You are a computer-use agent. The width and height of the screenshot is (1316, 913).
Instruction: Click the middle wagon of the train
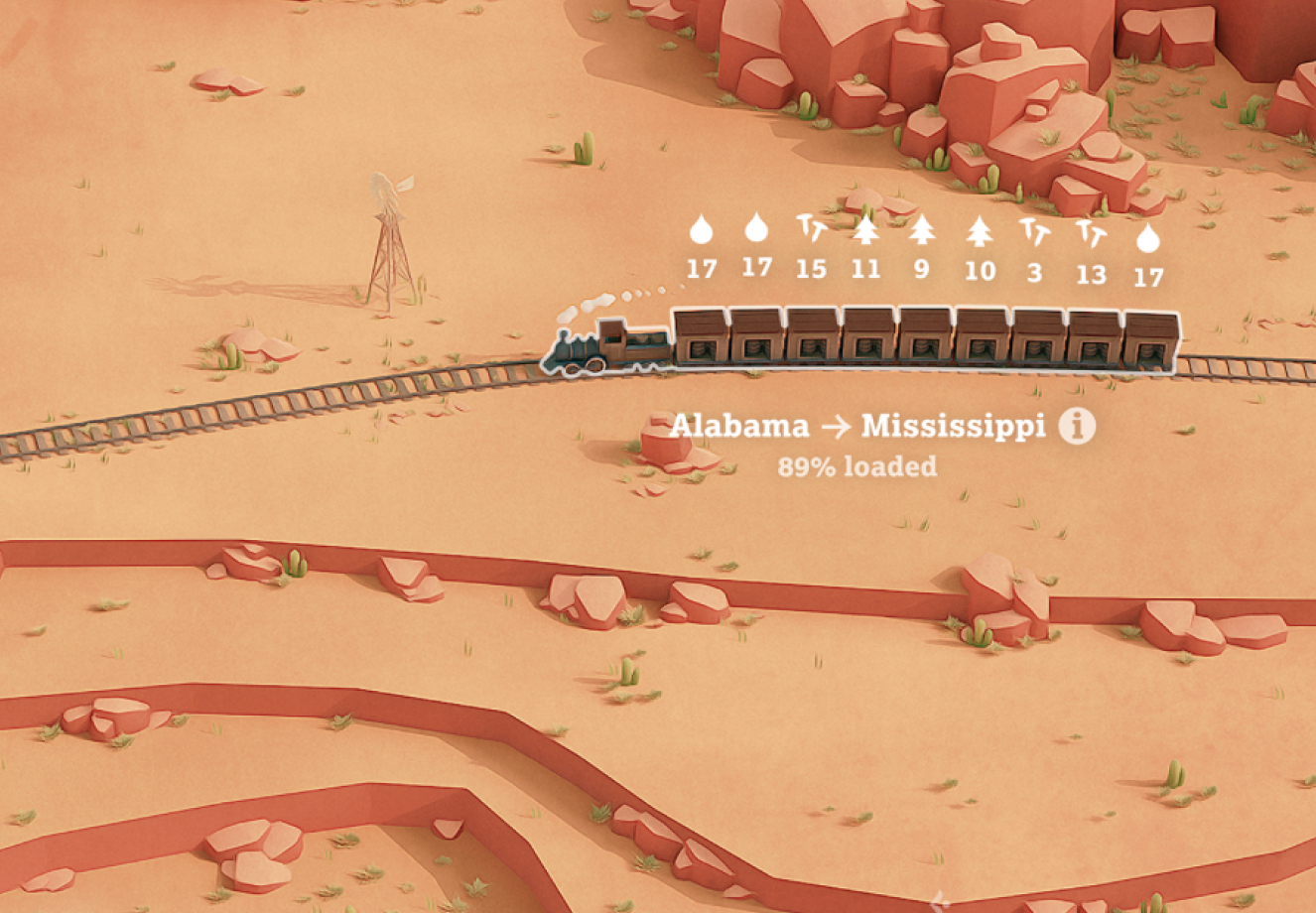click(923, 342)
